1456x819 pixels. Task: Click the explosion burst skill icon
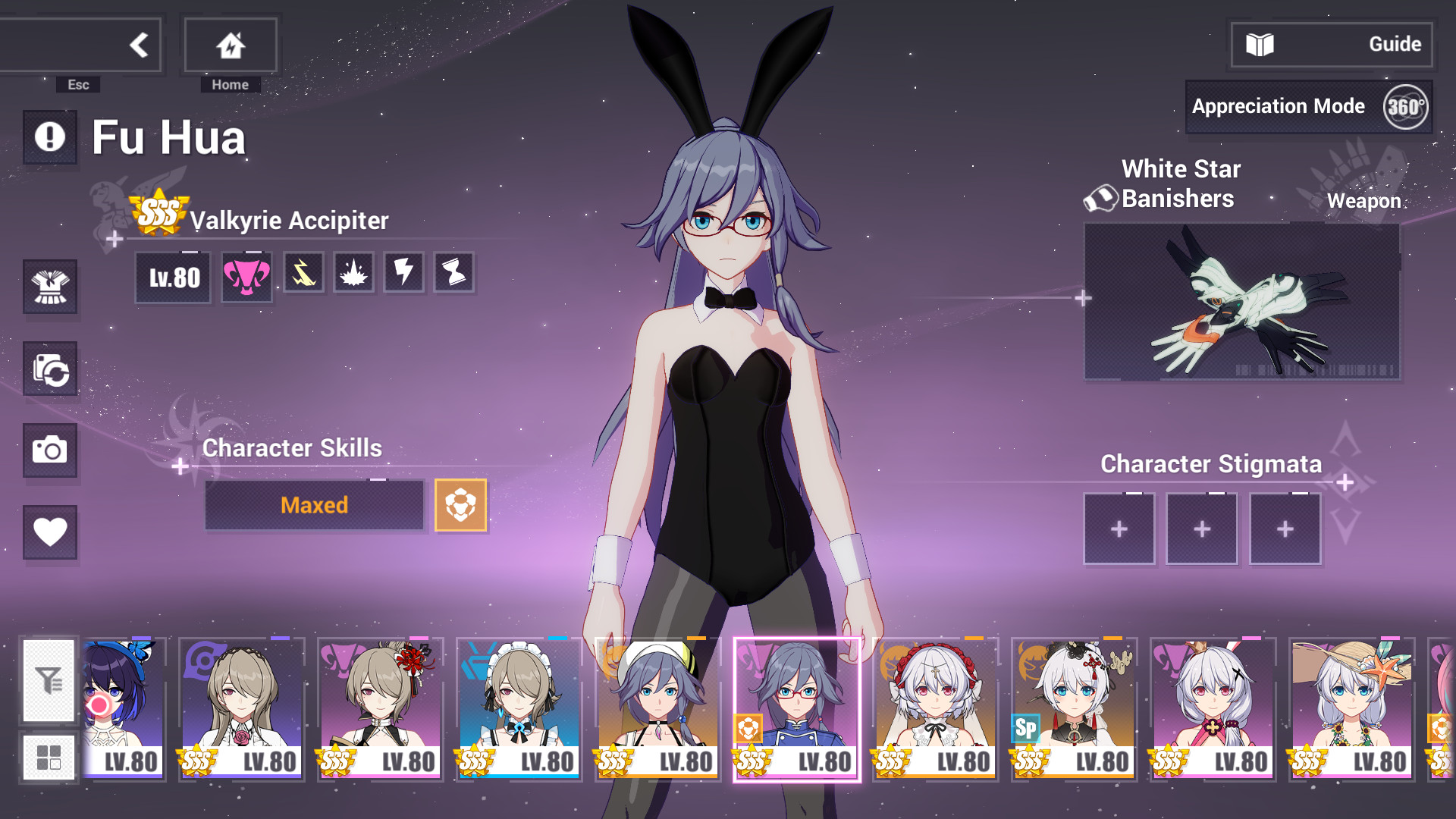point(353,274)
